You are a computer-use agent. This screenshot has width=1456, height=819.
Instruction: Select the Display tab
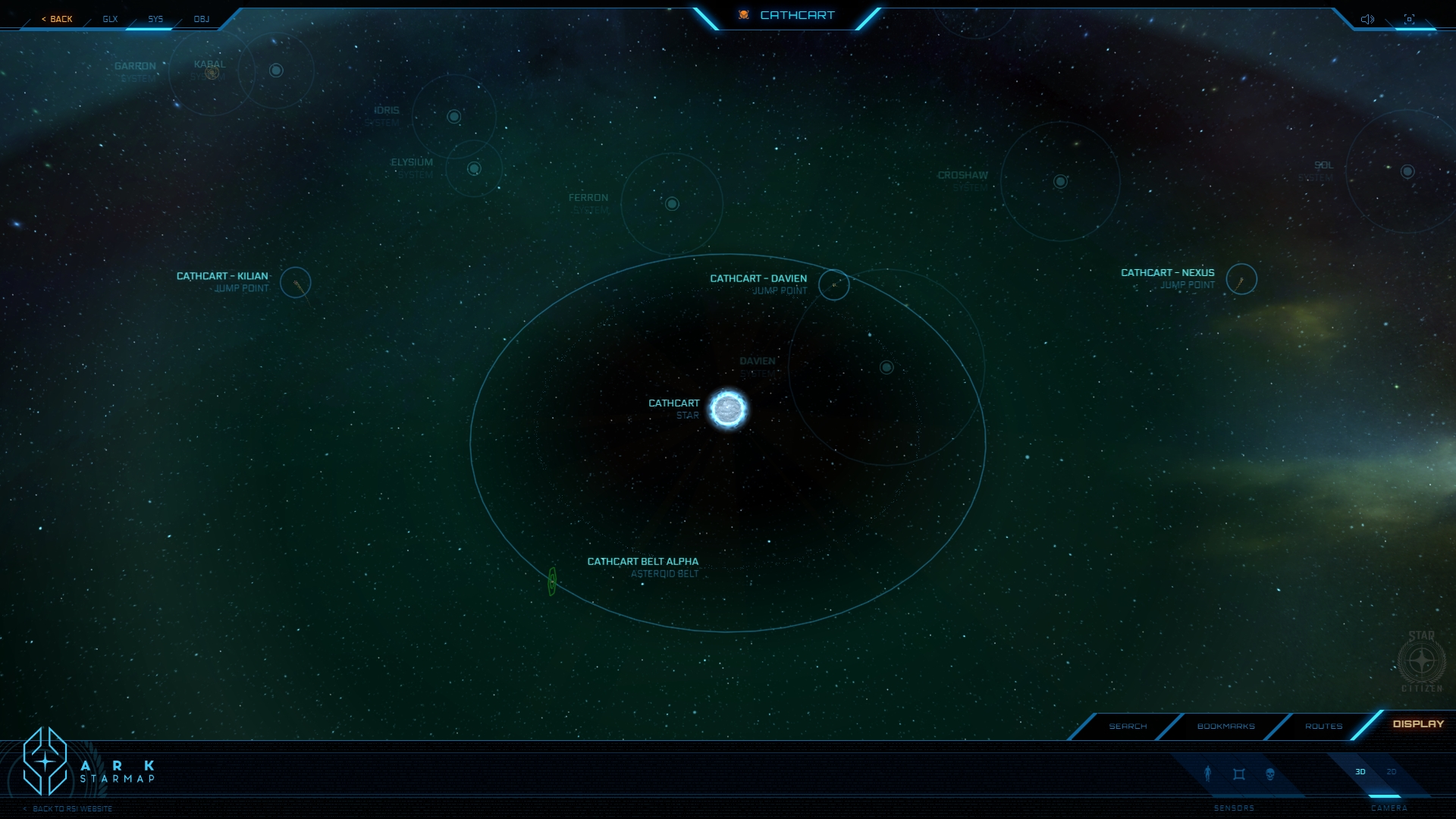tap(1418, 724)
